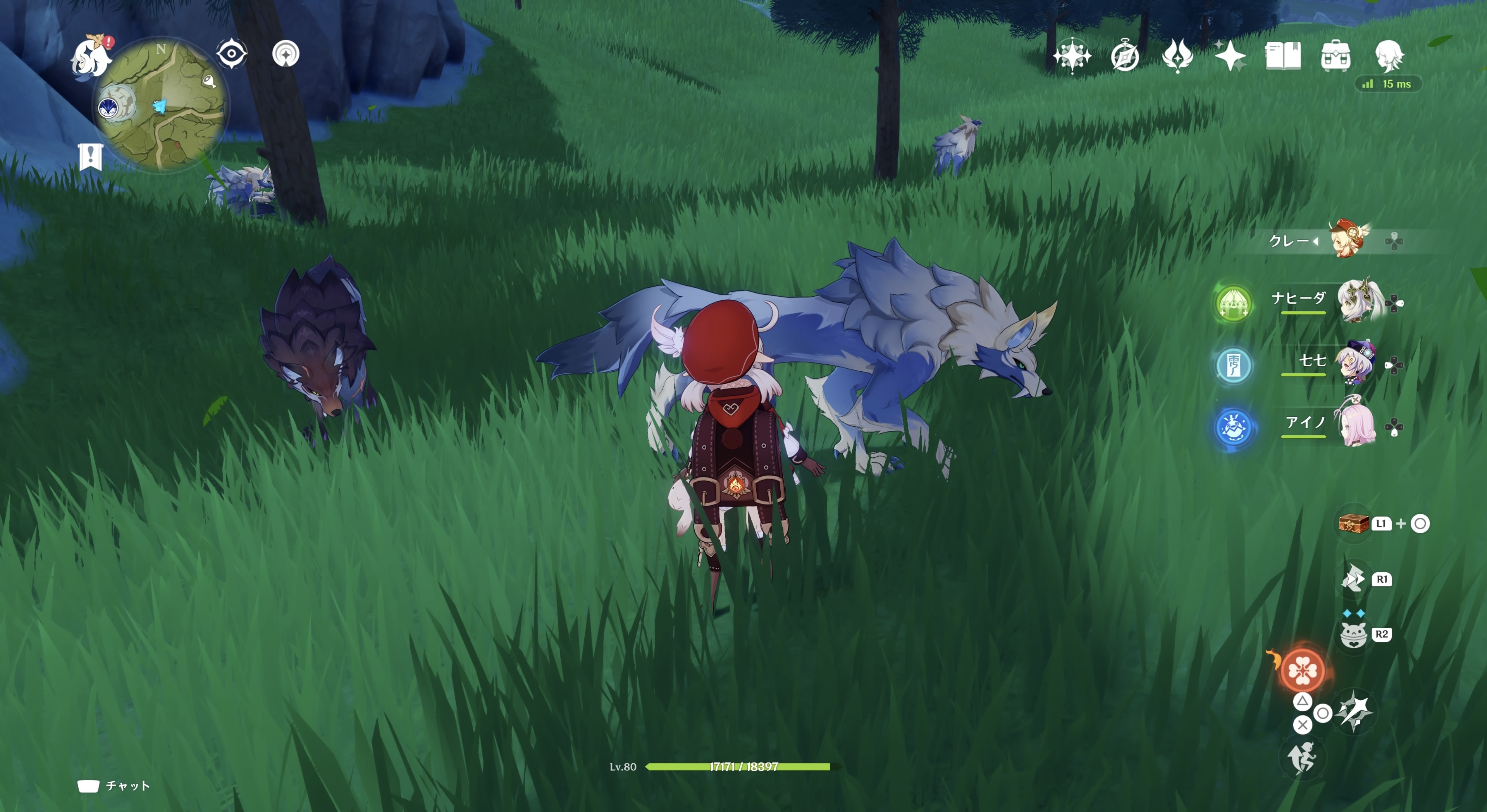Screen dimensions: 1487x812
Task: Open the large starburst icon in the top bar
Action: [x=1072, y=57]
